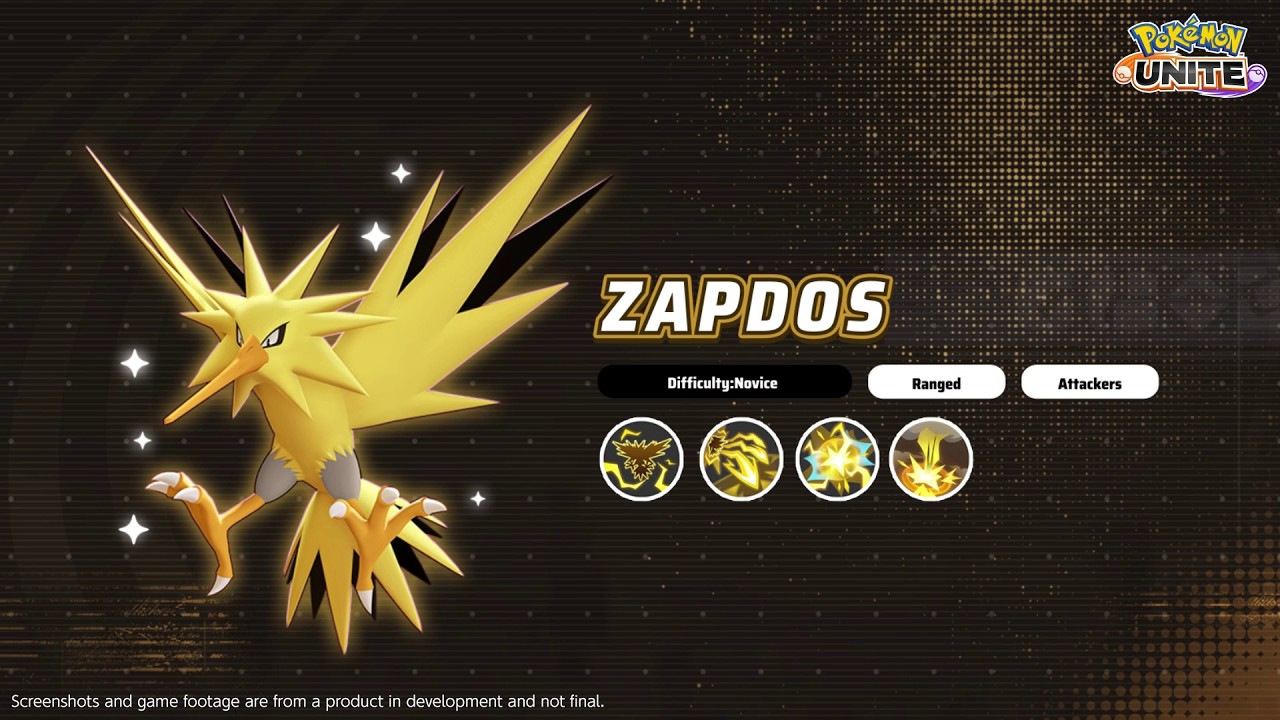
Task: Click the Pokémon Unite logo
Action: pos(1190,58)
